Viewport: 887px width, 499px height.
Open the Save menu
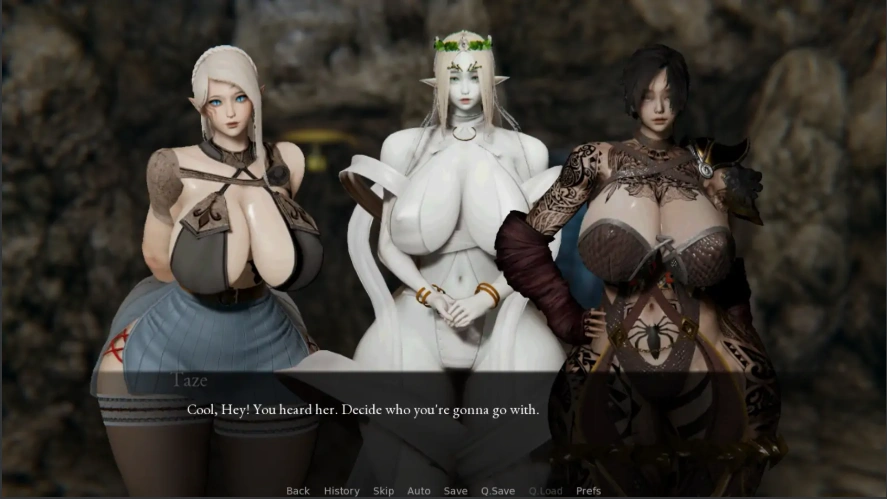click(x=455, y=491)
